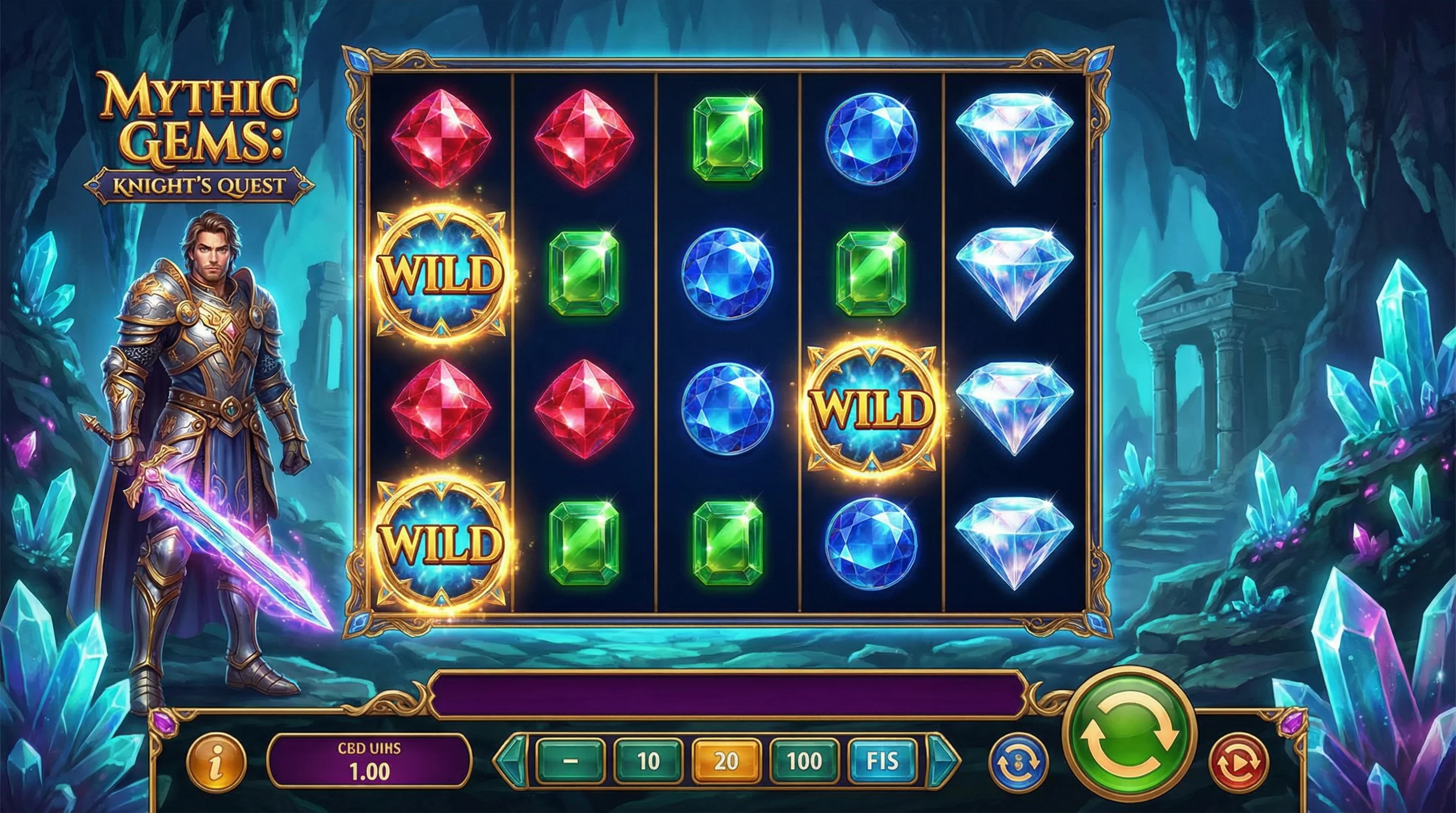The height and width of the screenshot is (813, 1456).
Task: Click the left arrow of the bet selector
Action: [x=511, y=761]
